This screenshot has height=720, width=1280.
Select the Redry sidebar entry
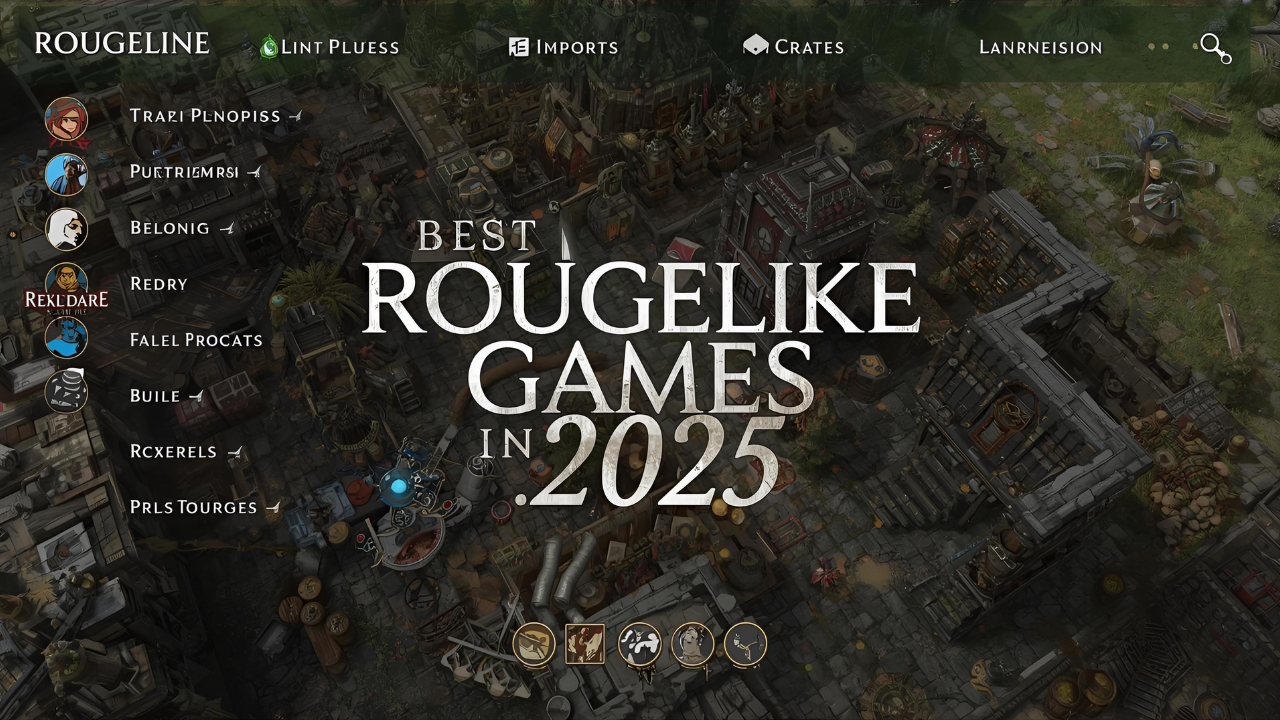[x=161, y=284]
